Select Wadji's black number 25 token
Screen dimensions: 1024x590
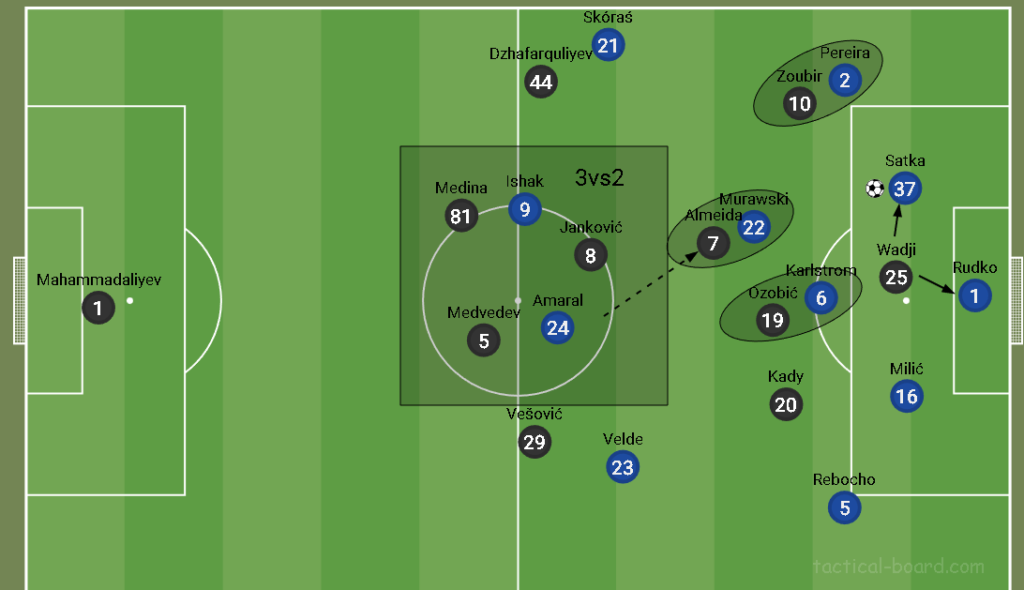pos(896,277)
